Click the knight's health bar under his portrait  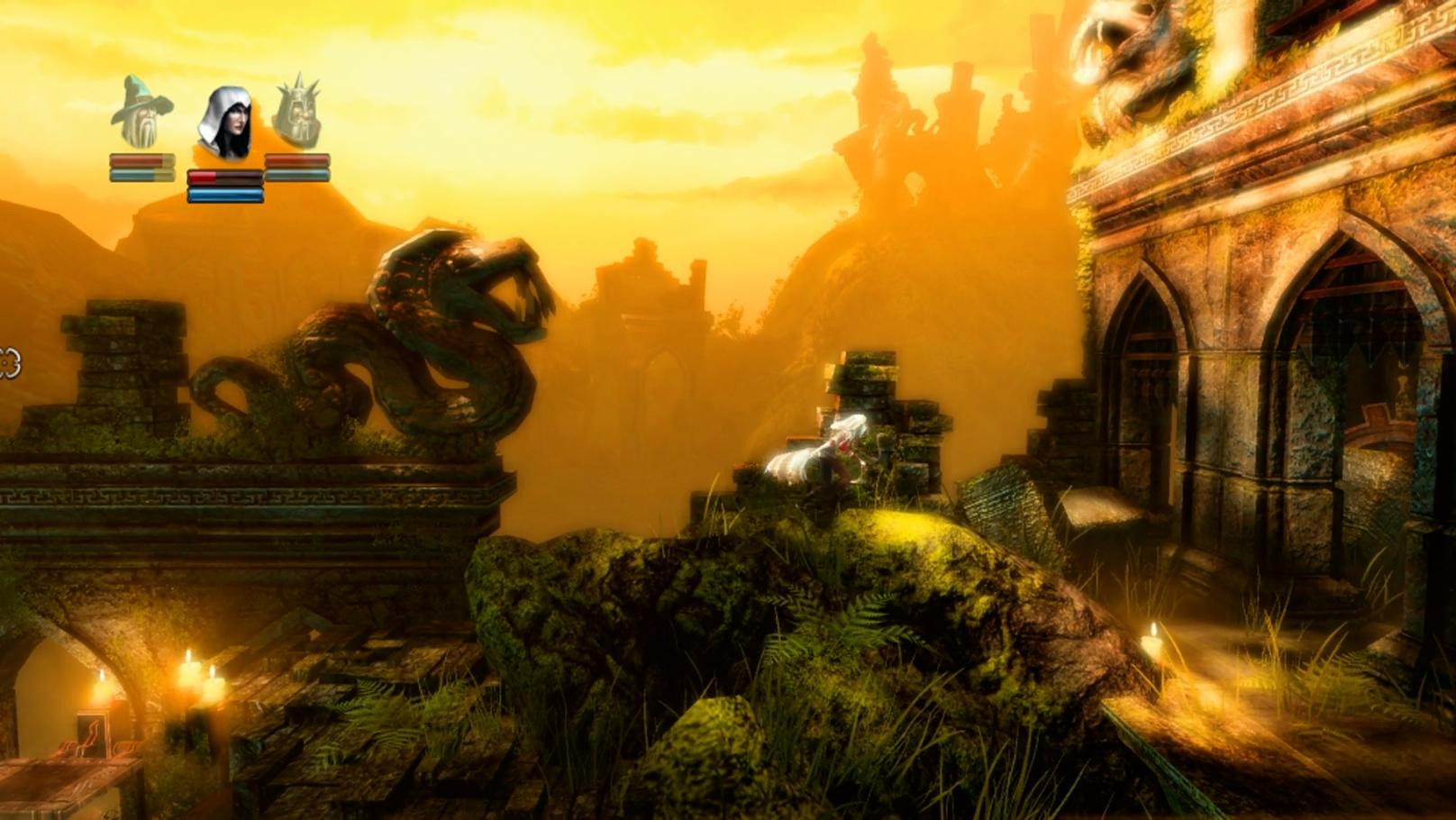(297, 160)
